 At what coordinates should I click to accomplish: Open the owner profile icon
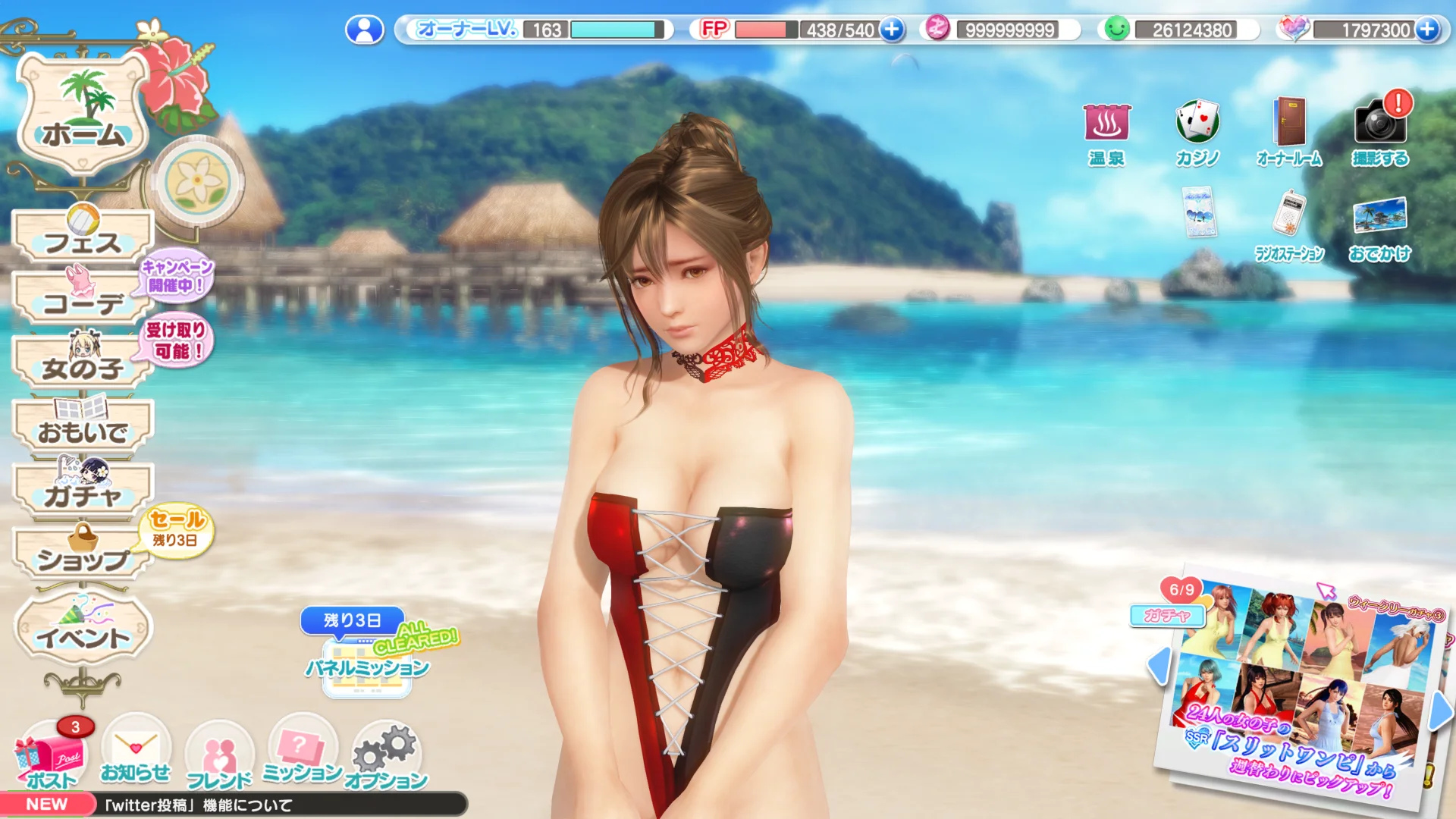[x=365, y=30]
